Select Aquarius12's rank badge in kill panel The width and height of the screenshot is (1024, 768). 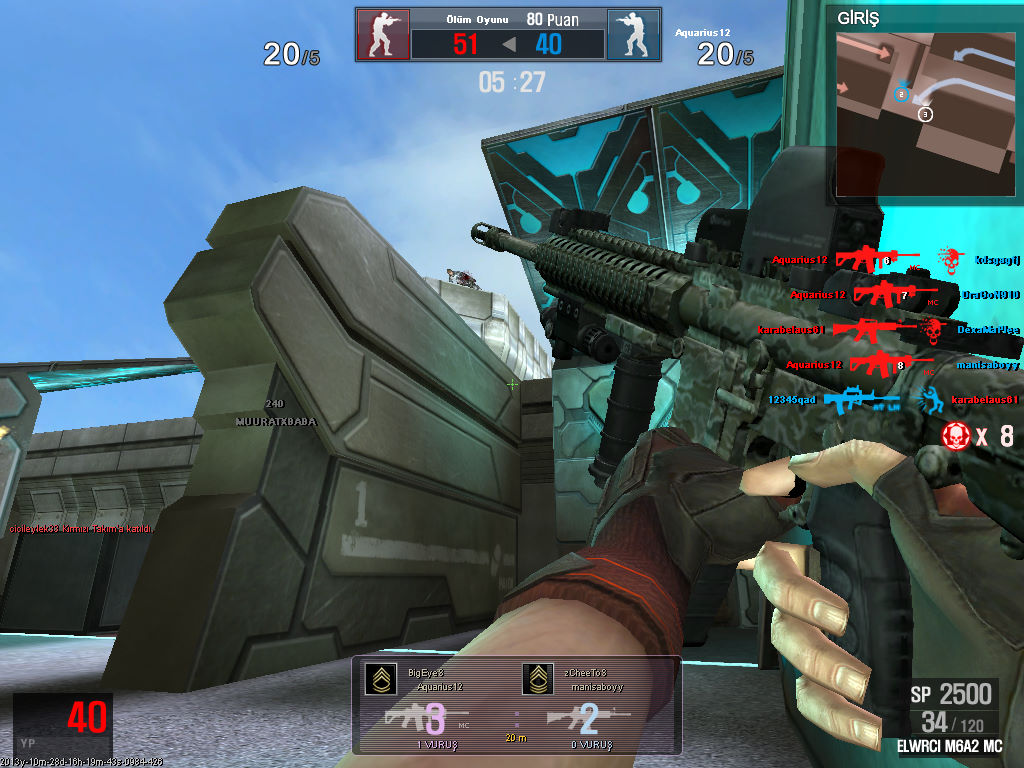[377, 679]
